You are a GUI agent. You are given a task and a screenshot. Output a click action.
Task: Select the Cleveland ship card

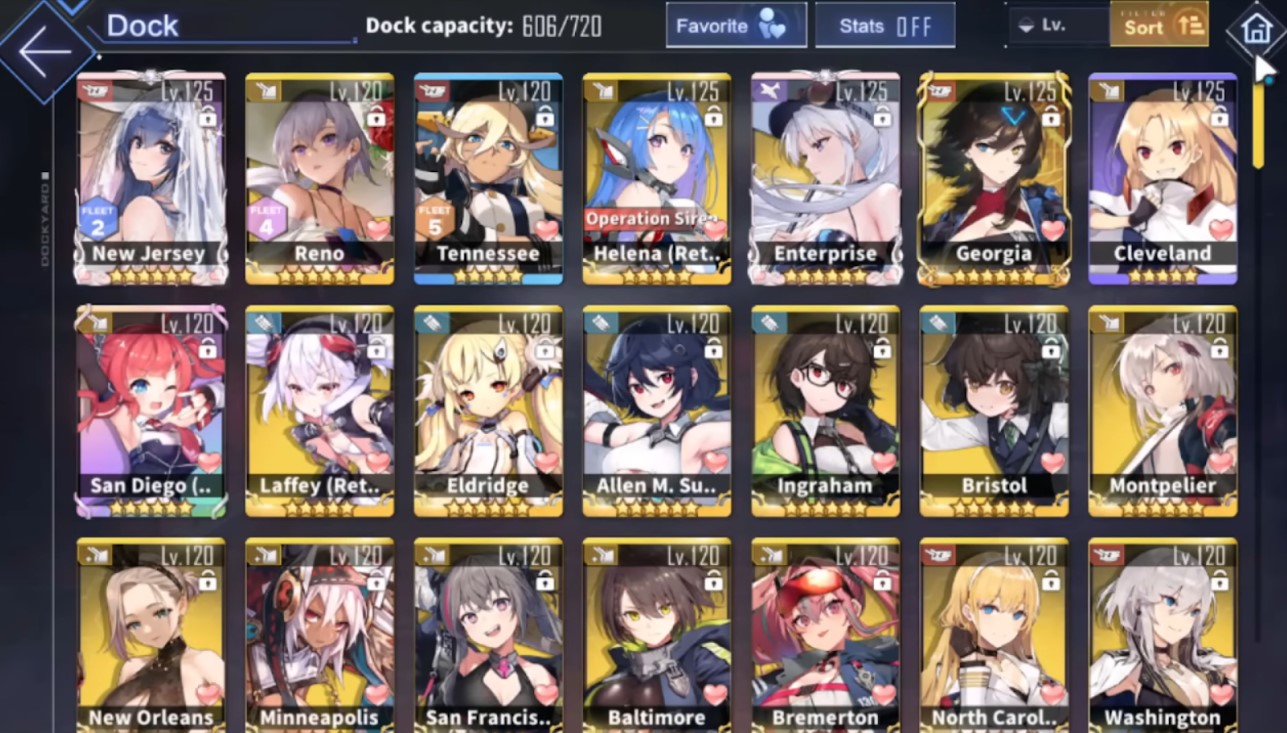point(1162,177)
